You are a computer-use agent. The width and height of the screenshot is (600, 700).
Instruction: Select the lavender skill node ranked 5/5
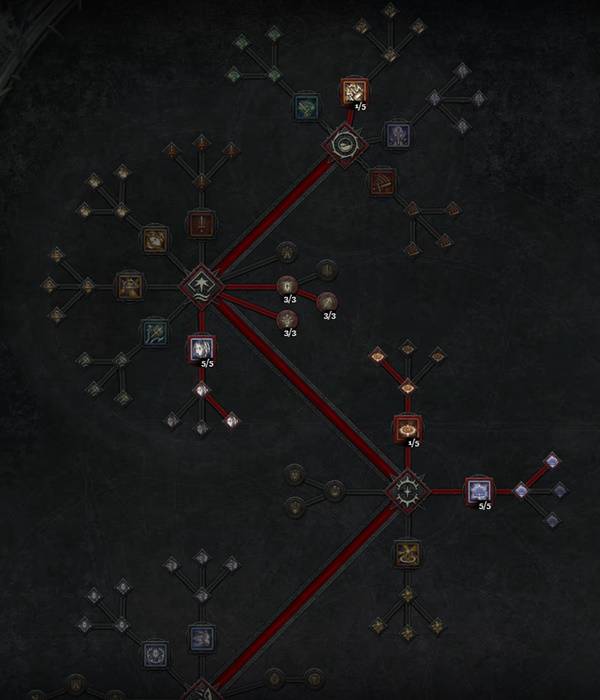point(479,491)
